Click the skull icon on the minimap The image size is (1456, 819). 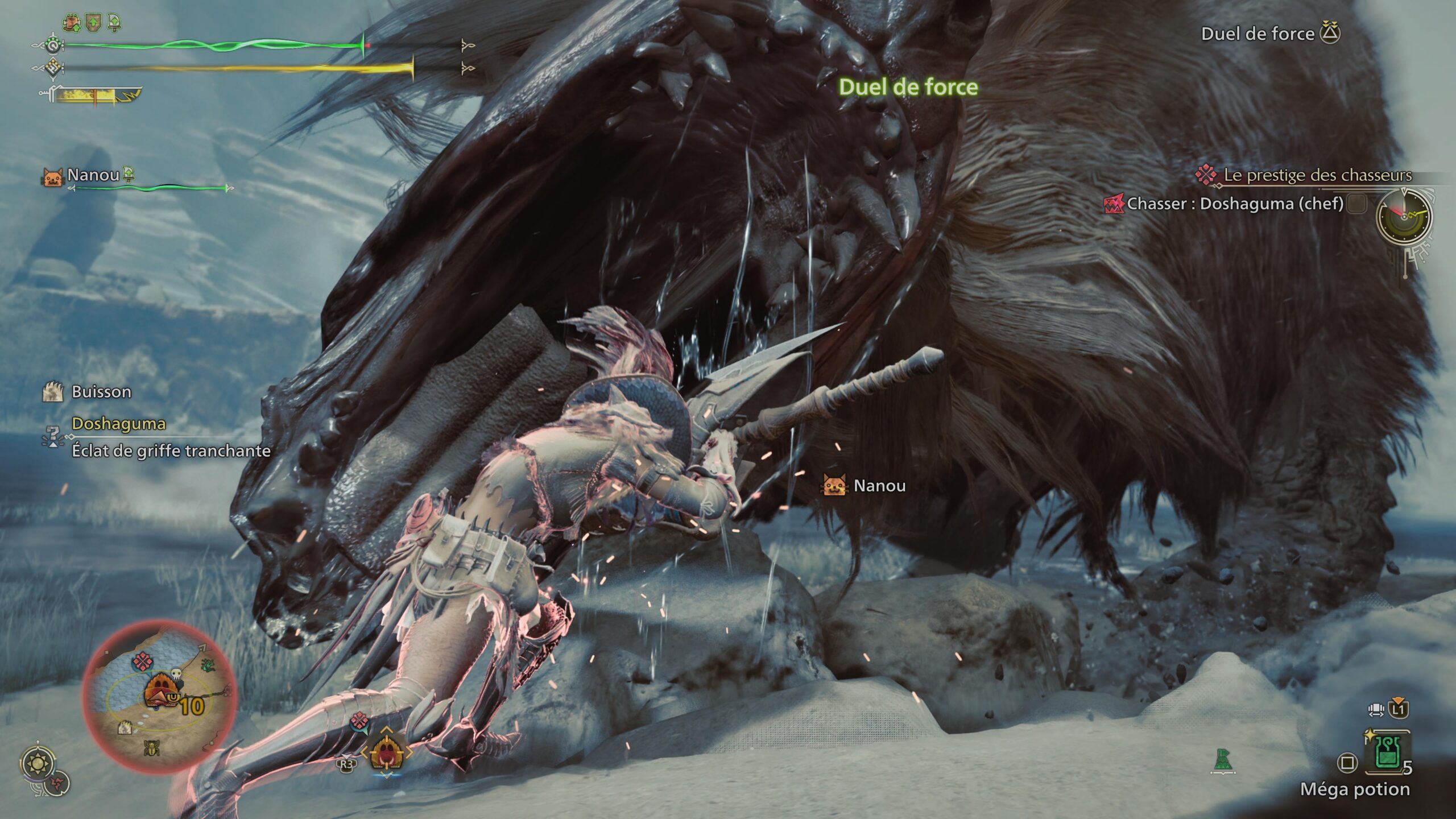tap(176, 675)
